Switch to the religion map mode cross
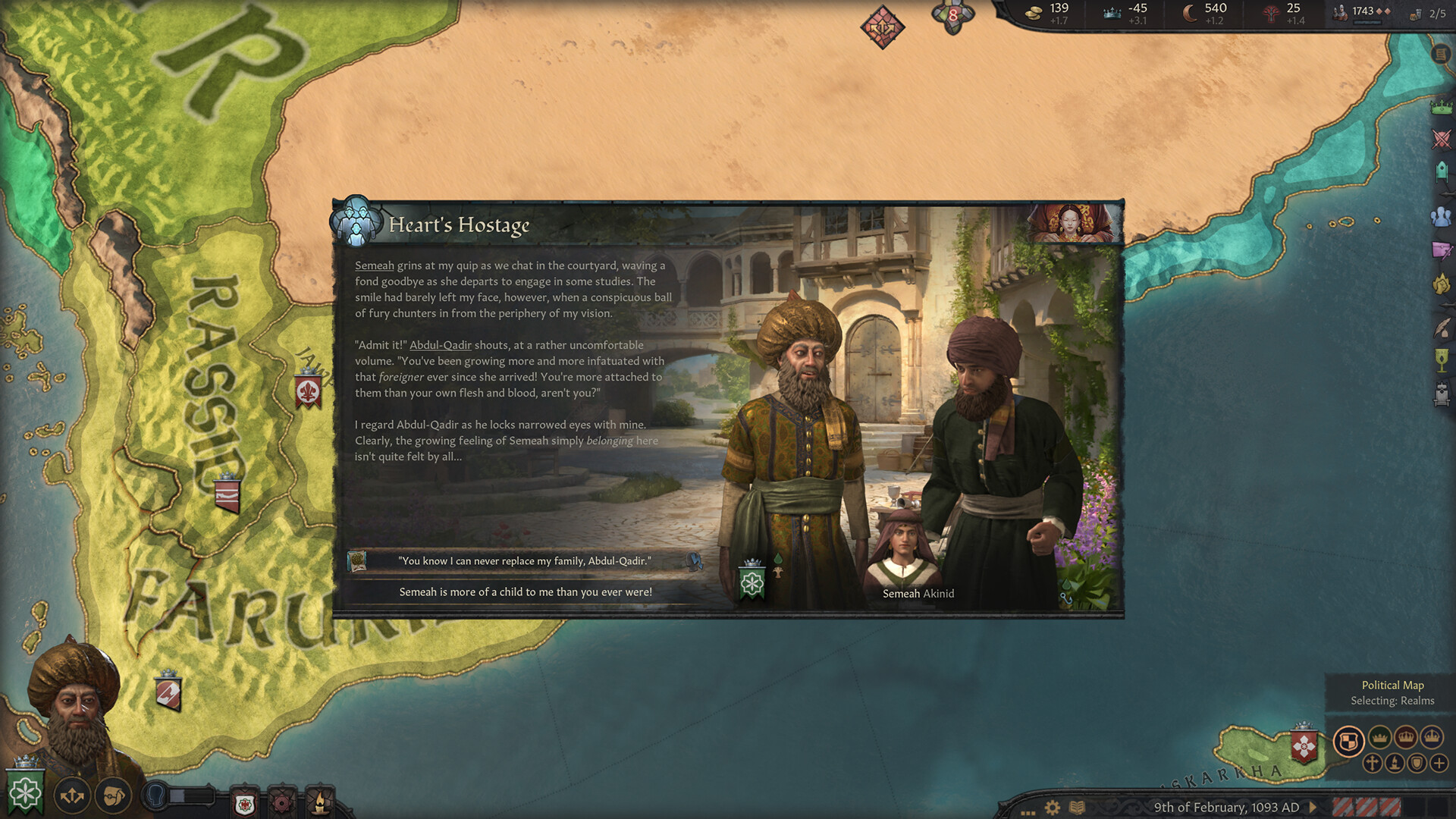This screenshot has width=1456, height=819. pos(1372,764)
